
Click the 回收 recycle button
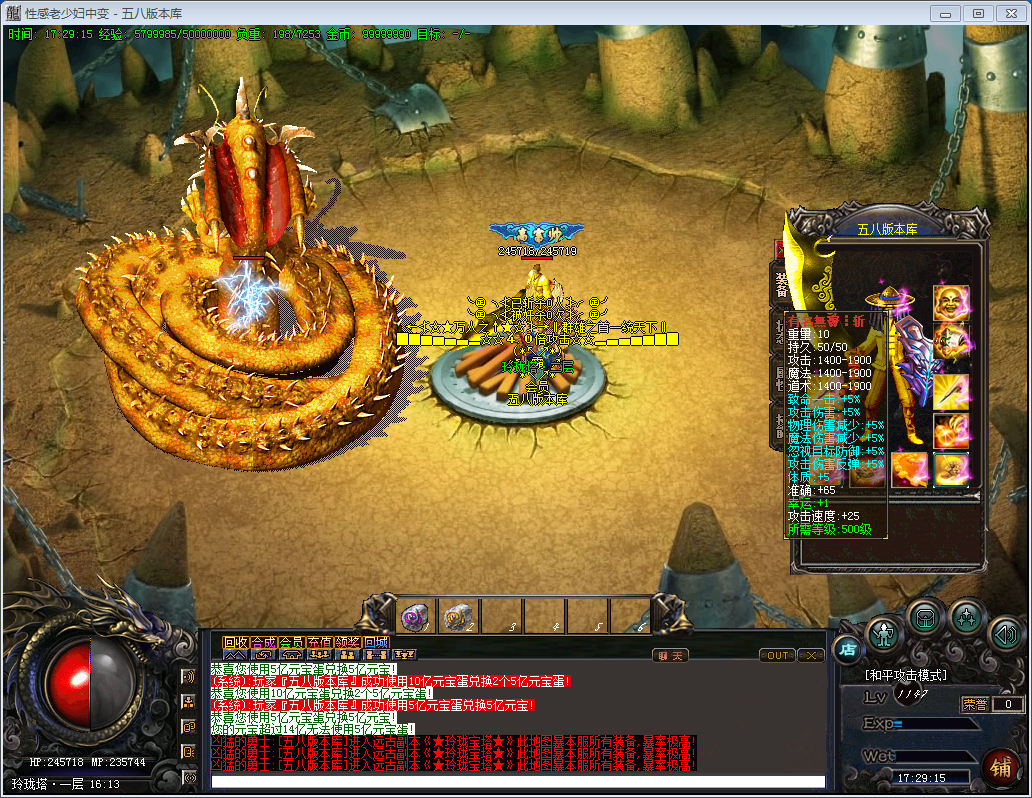(x=235, y=642)
